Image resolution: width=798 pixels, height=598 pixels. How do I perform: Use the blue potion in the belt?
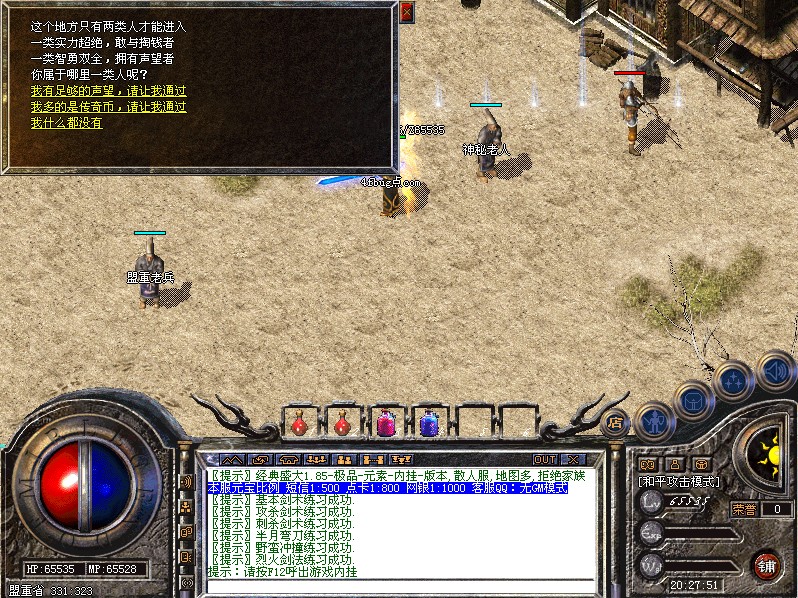429,424
